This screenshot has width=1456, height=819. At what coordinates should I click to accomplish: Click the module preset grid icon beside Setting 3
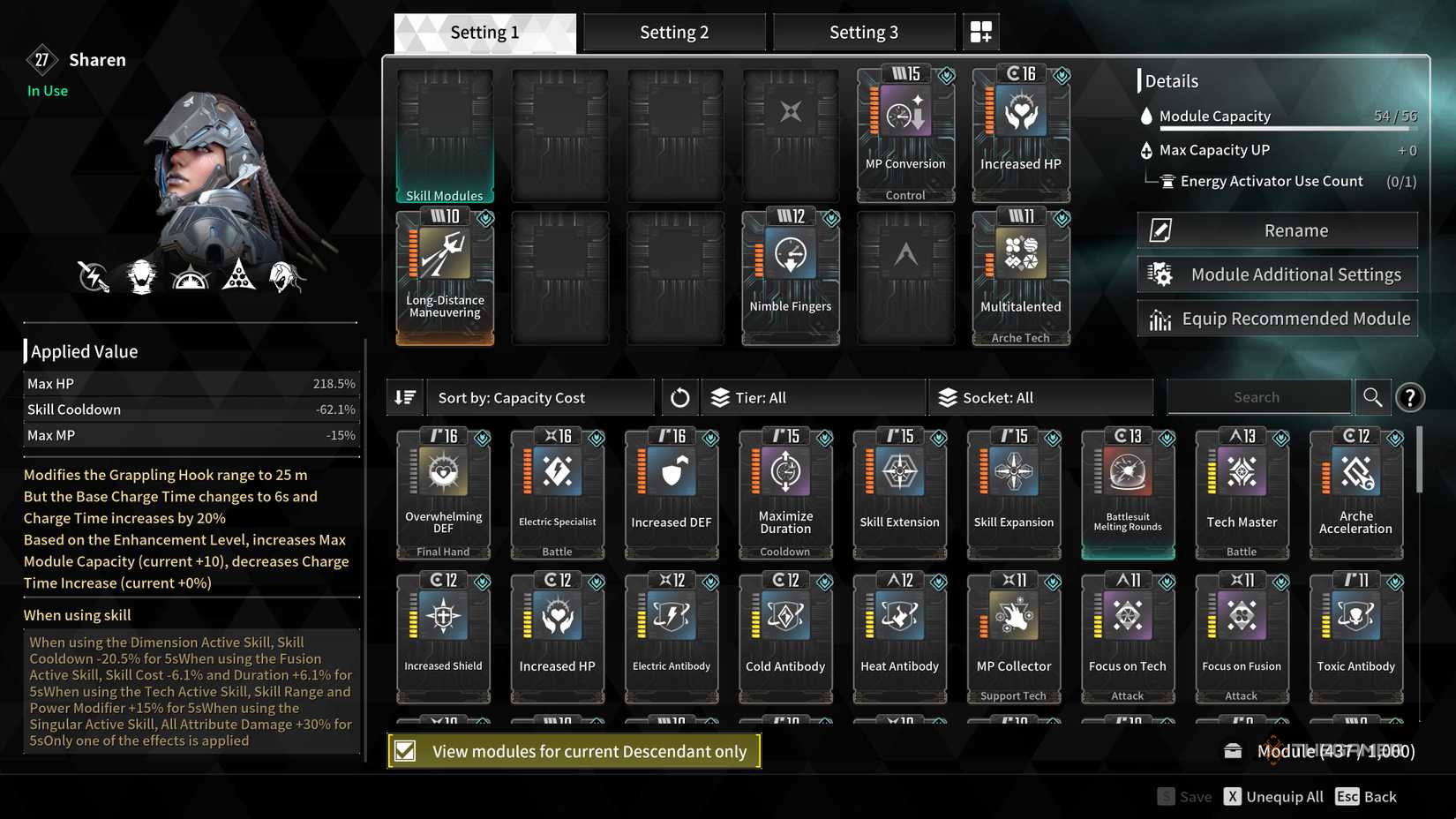pyautogui.click(x=980, y=31)
